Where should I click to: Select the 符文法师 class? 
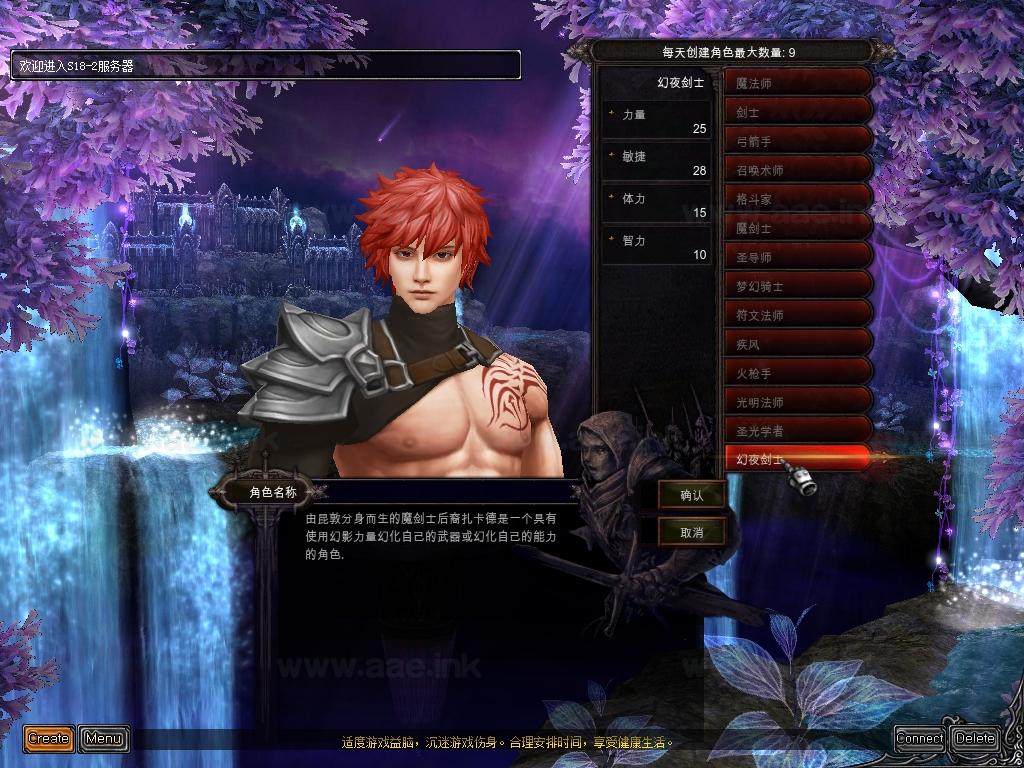[798, 315]
